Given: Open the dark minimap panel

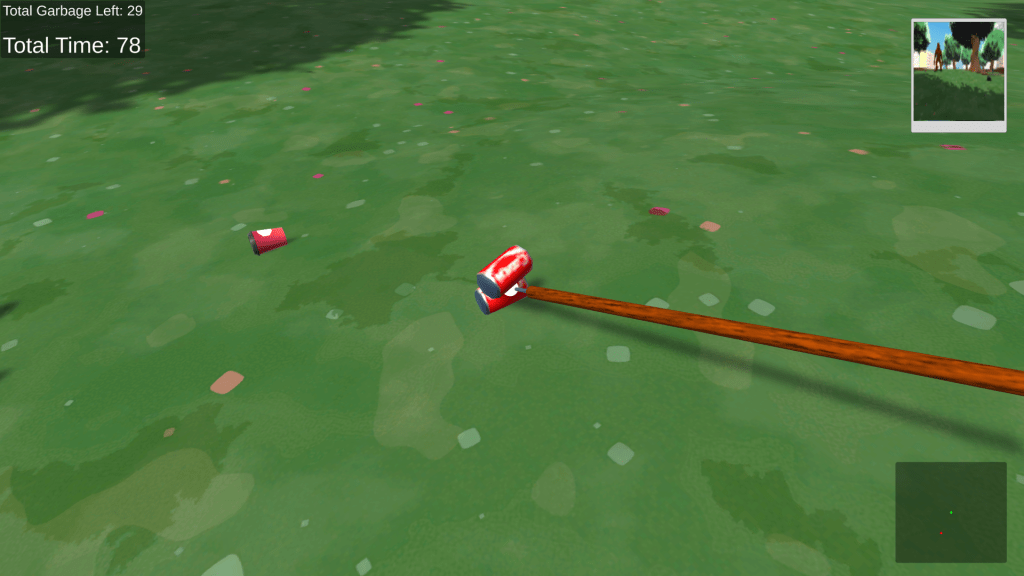Looking at the screenshot, I should [x=950, y=511].
